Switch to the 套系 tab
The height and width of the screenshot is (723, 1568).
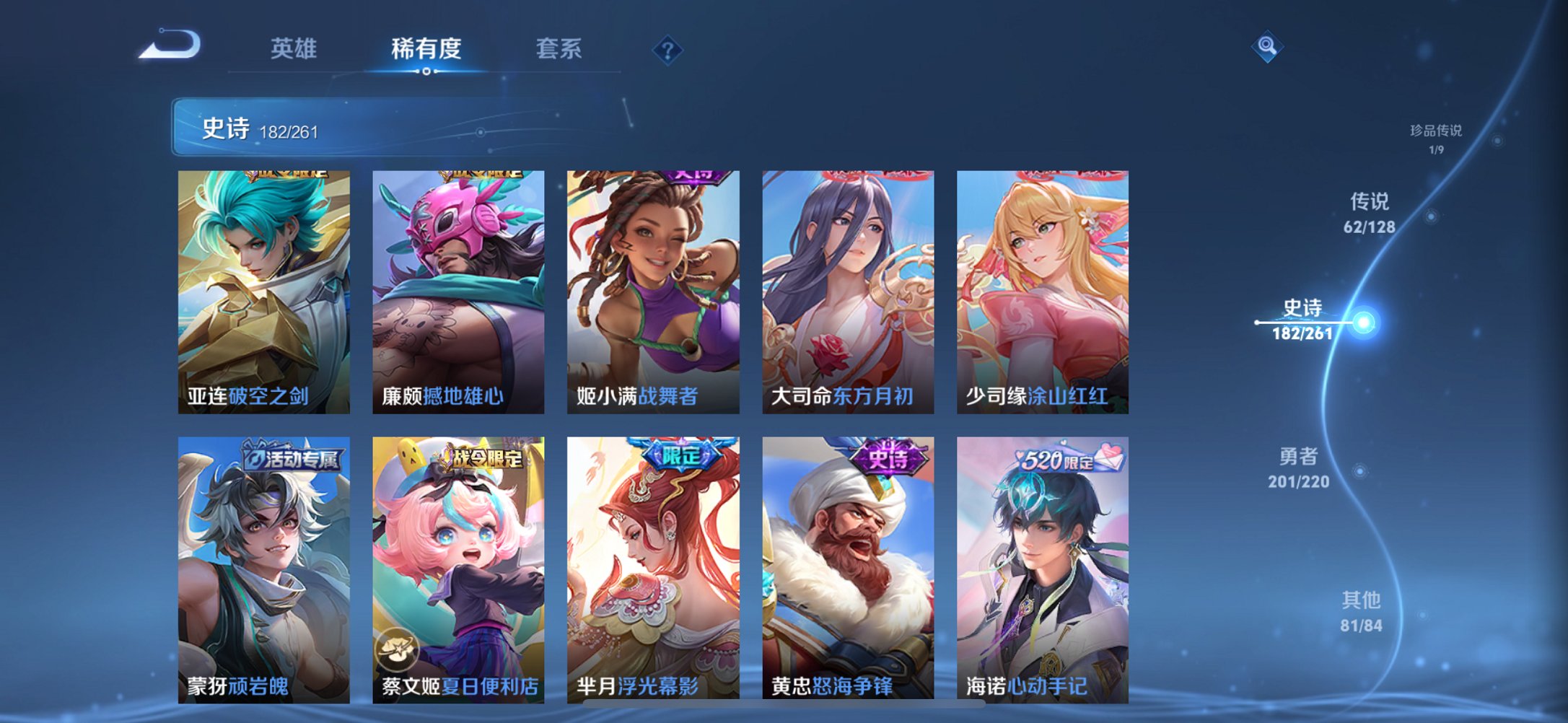tap(559, 48)
